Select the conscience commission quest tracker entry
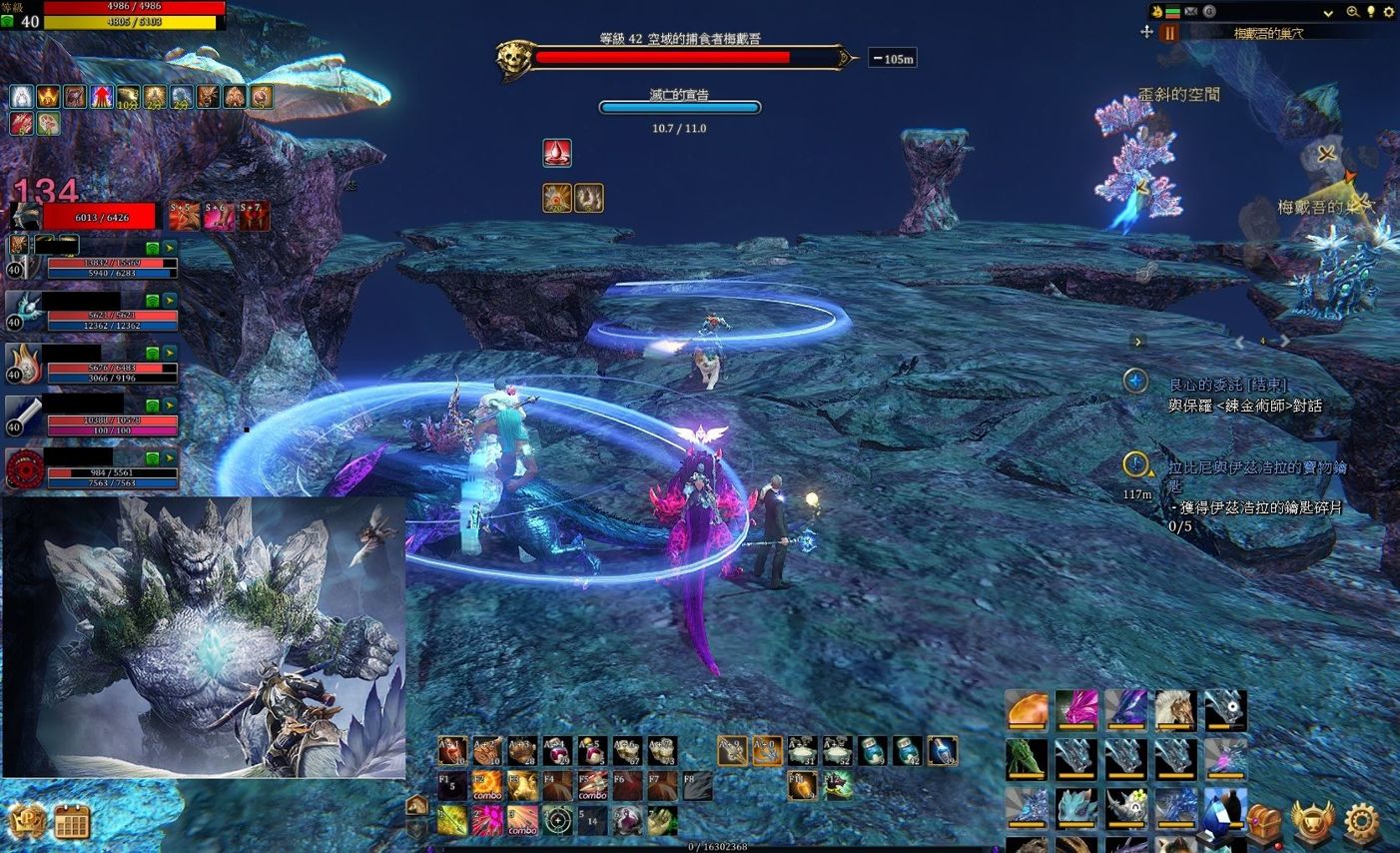1400x853 pixels. tap(1228, 385)
